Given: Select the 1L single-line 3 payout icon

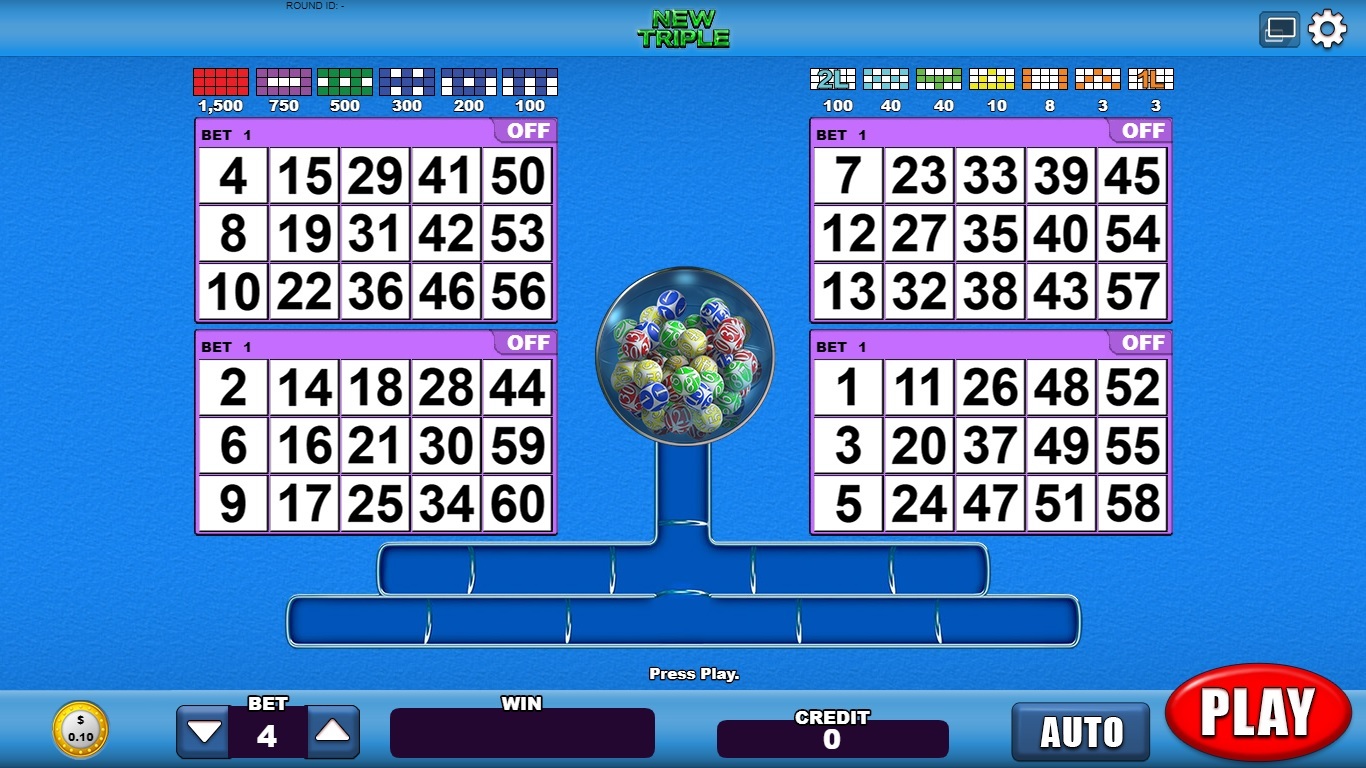Looking at the screenshot, I should 1150,80.
